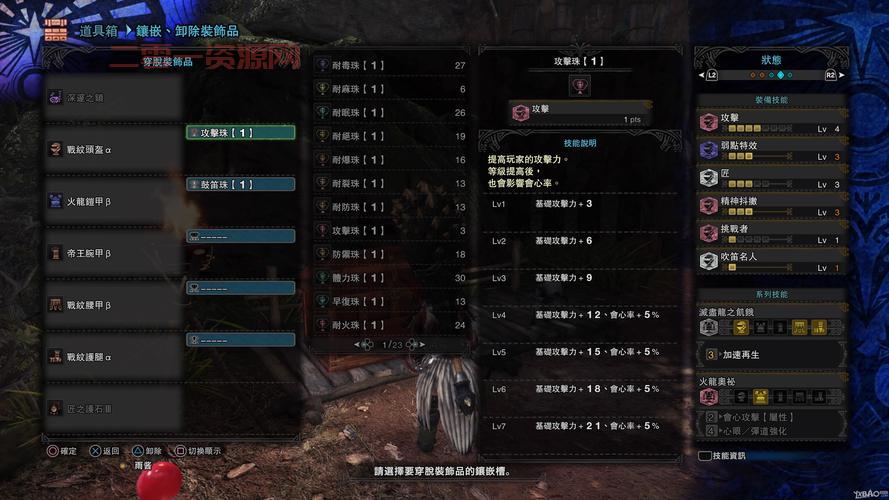Select the 體力珠【1】 jewel
Image resolution: width=889 pixels, height=500 pixels.
(x=390, y=278)
